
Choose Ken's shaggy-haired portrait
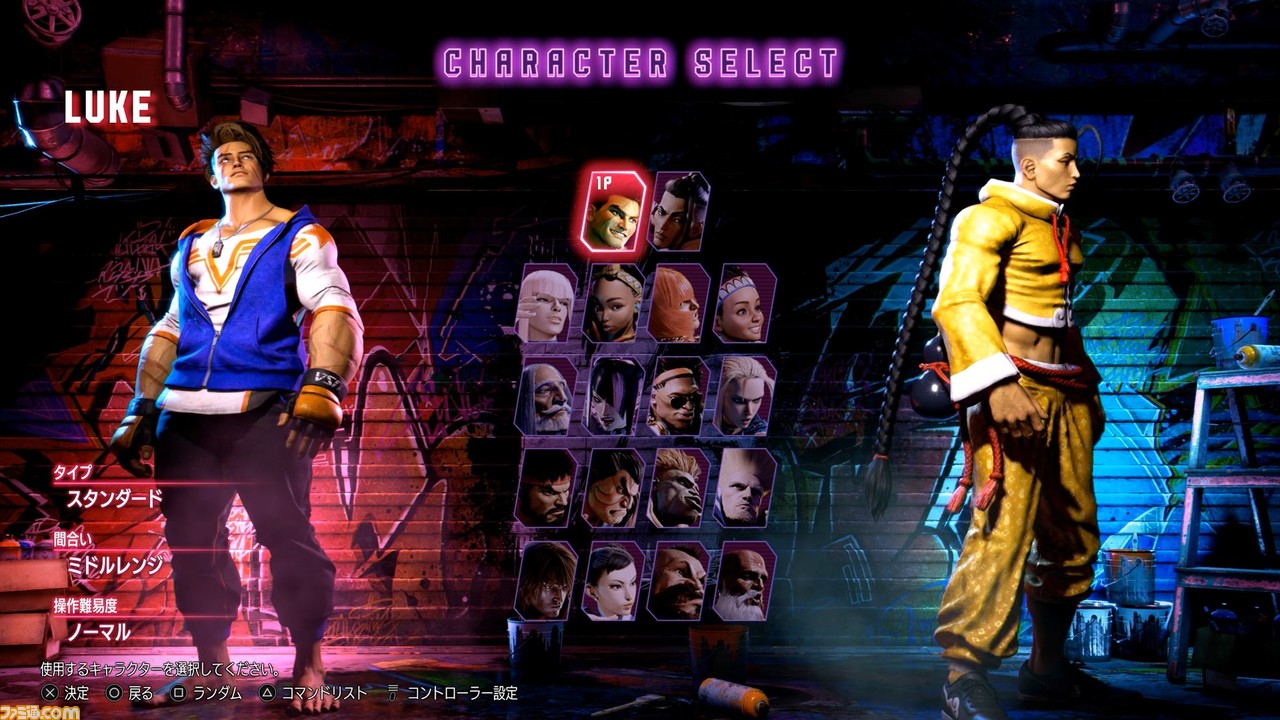(x=546, y=581)
